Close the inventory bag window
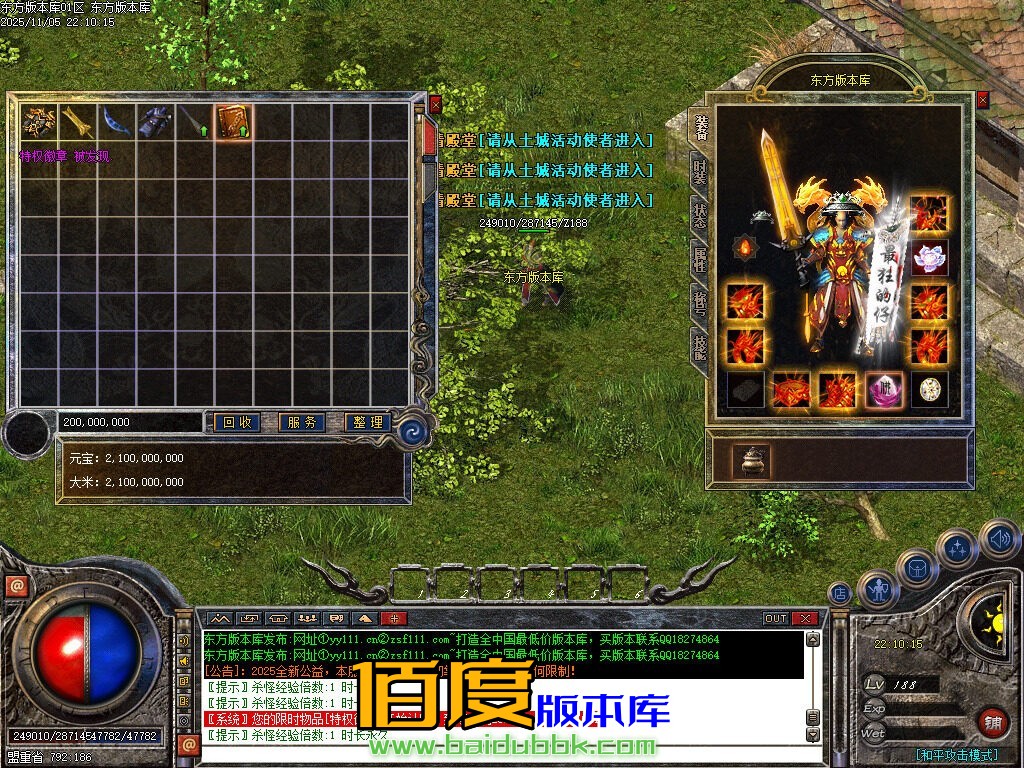 [435, 103]
